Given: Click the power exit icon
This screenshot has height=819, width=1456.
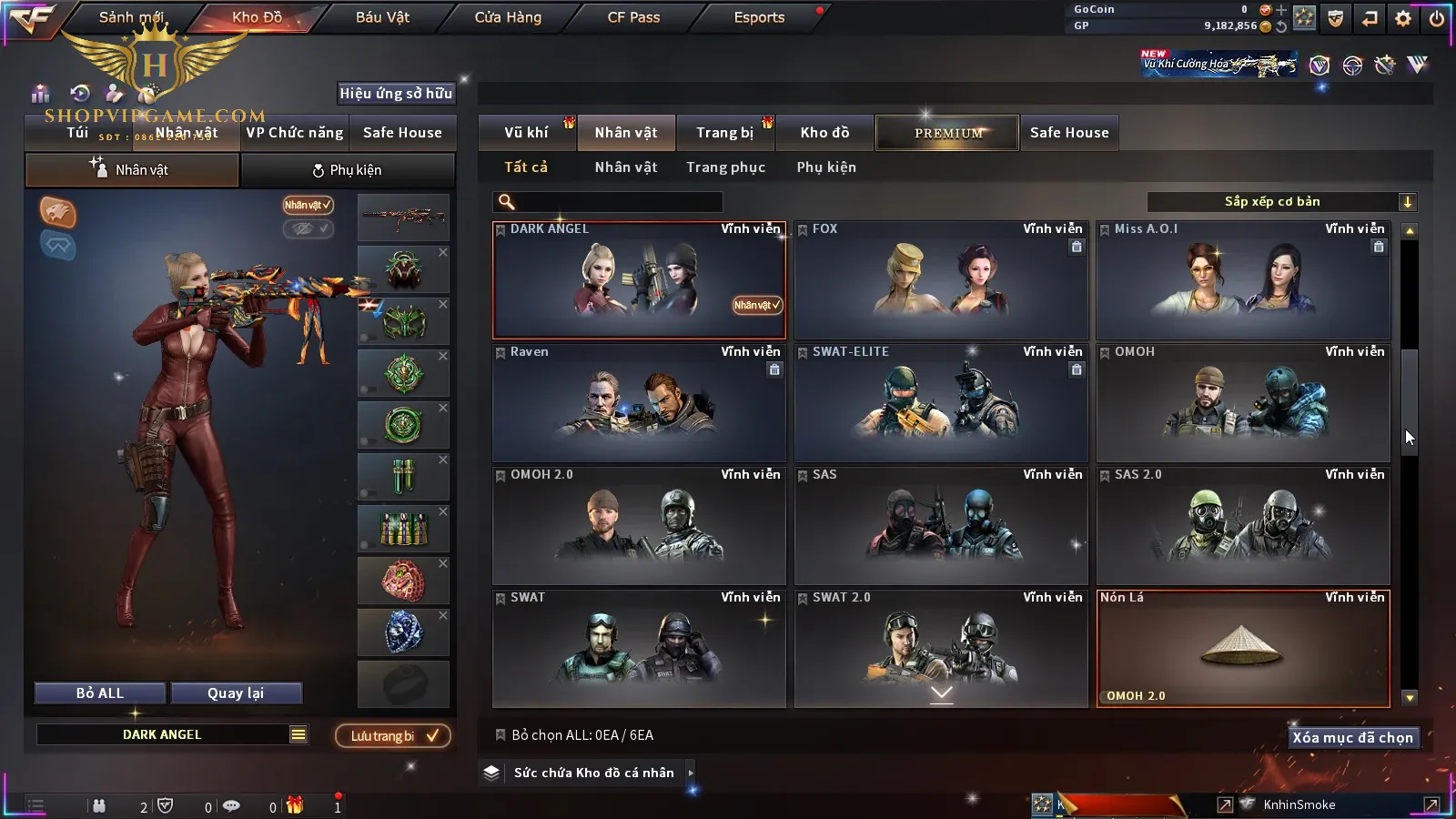Looking at the screenshot, I should click(1437, 18).
